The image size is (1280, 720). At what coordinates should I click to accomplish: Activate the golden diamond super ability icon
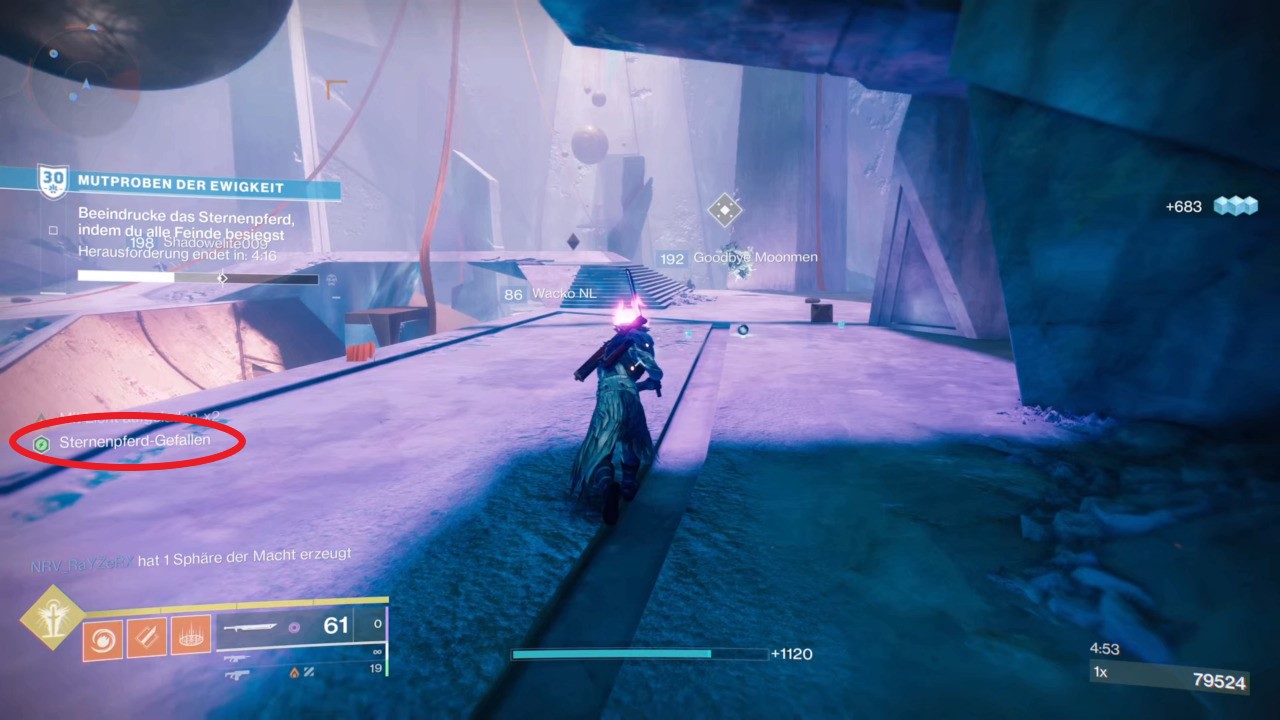coord(52,617)
